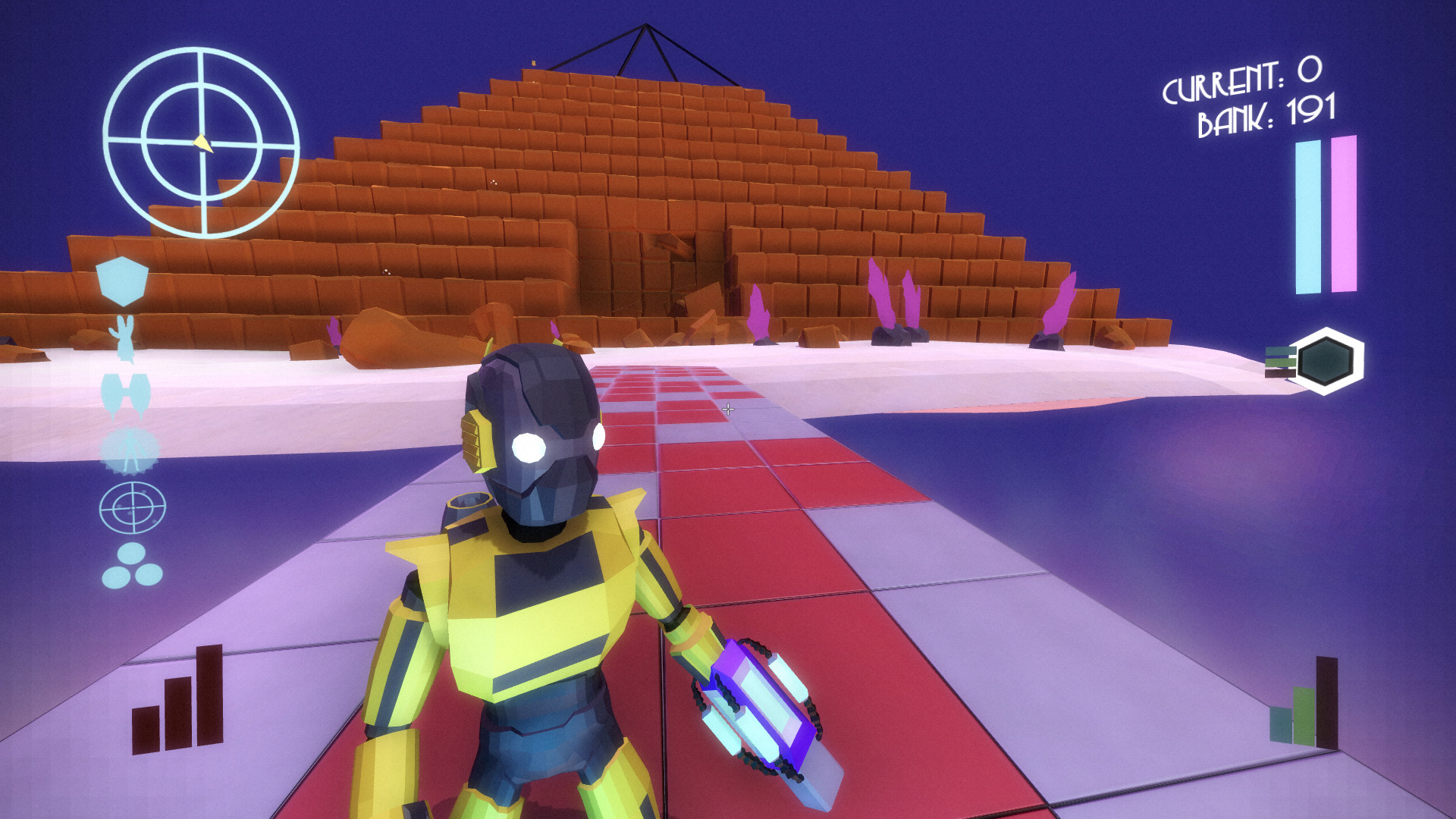
Task: Click the center aiming crosshair
Action: tap(730, 410)
